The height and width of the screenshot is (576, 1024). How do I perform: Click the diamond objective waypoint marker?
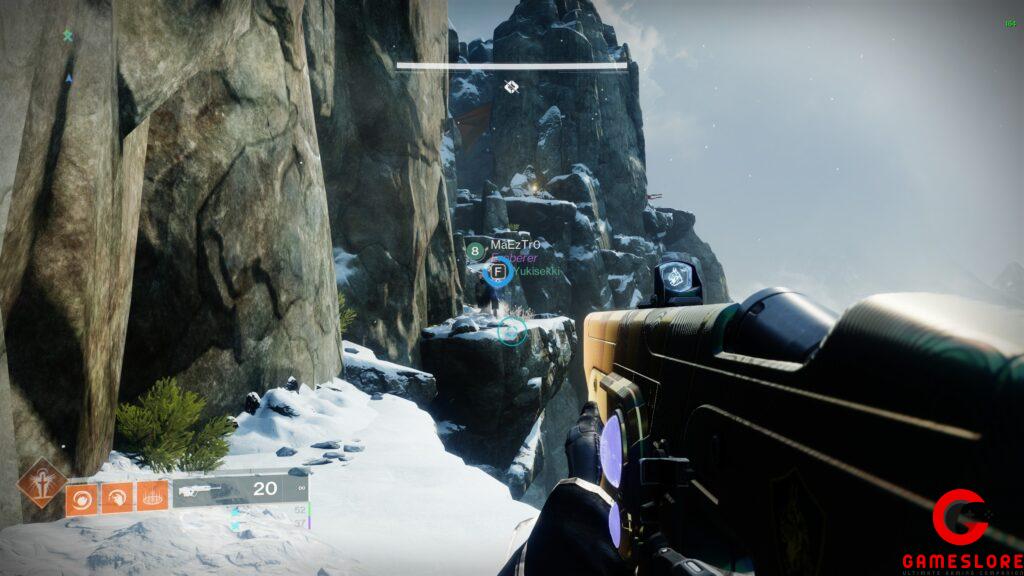coord(511,87)
